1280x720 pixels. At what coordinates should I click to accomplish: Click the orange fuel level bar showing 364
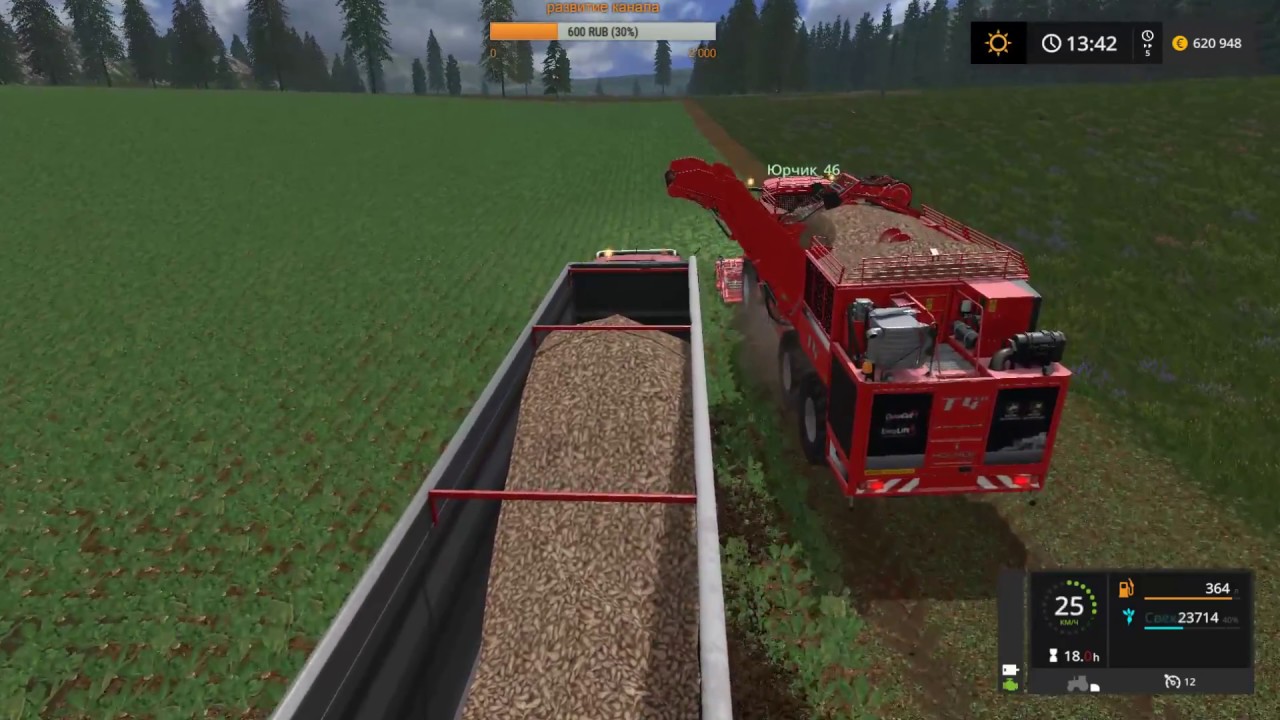click(1188, 598)
